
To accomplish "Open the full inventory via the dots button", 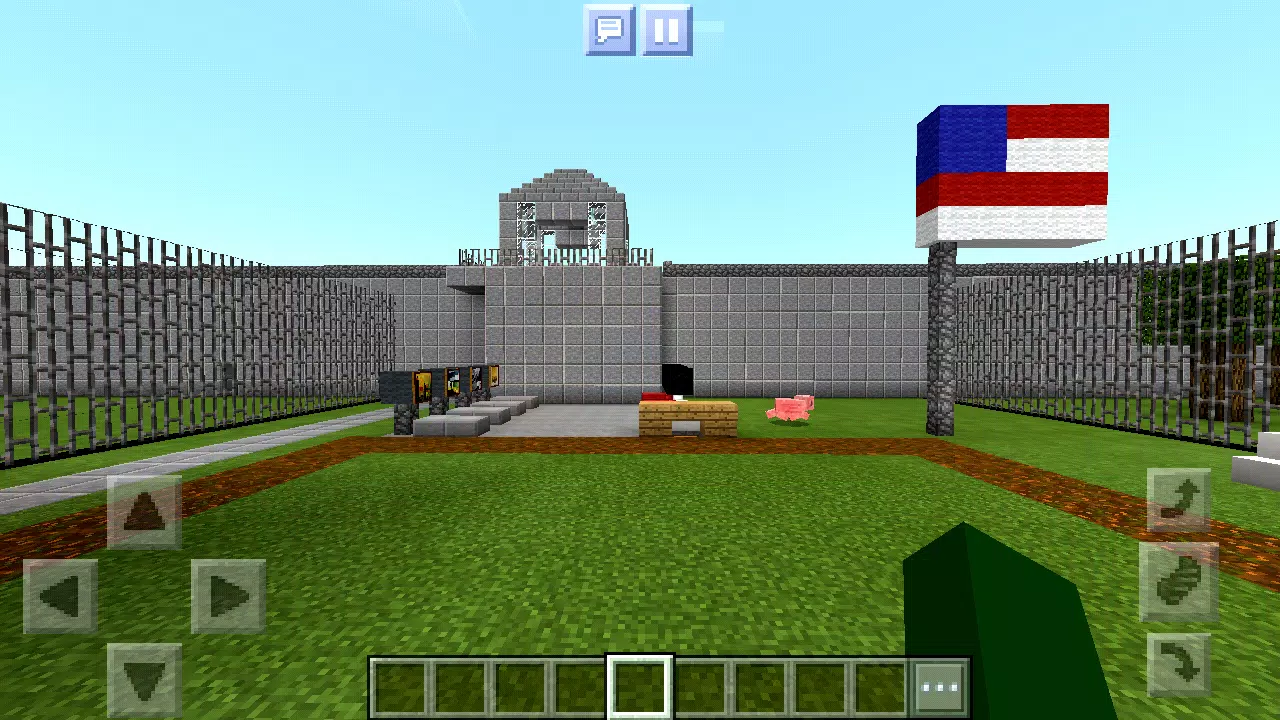I will coord(941,685).
